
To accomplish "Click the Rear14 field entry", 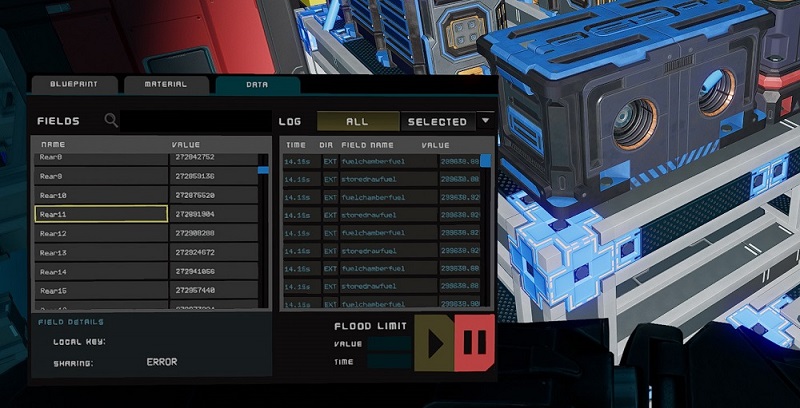I will pyautogui.click(x=101, y=271).
